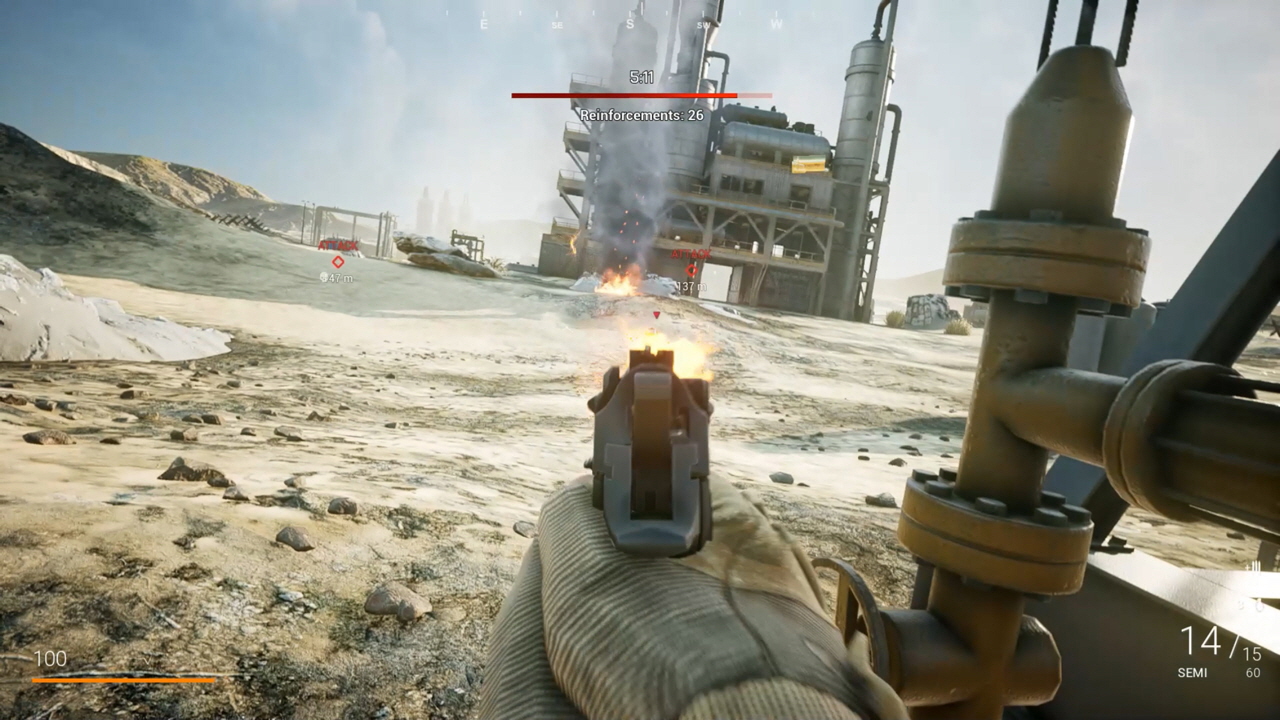Click the left ATTACK objective text label

337,243
